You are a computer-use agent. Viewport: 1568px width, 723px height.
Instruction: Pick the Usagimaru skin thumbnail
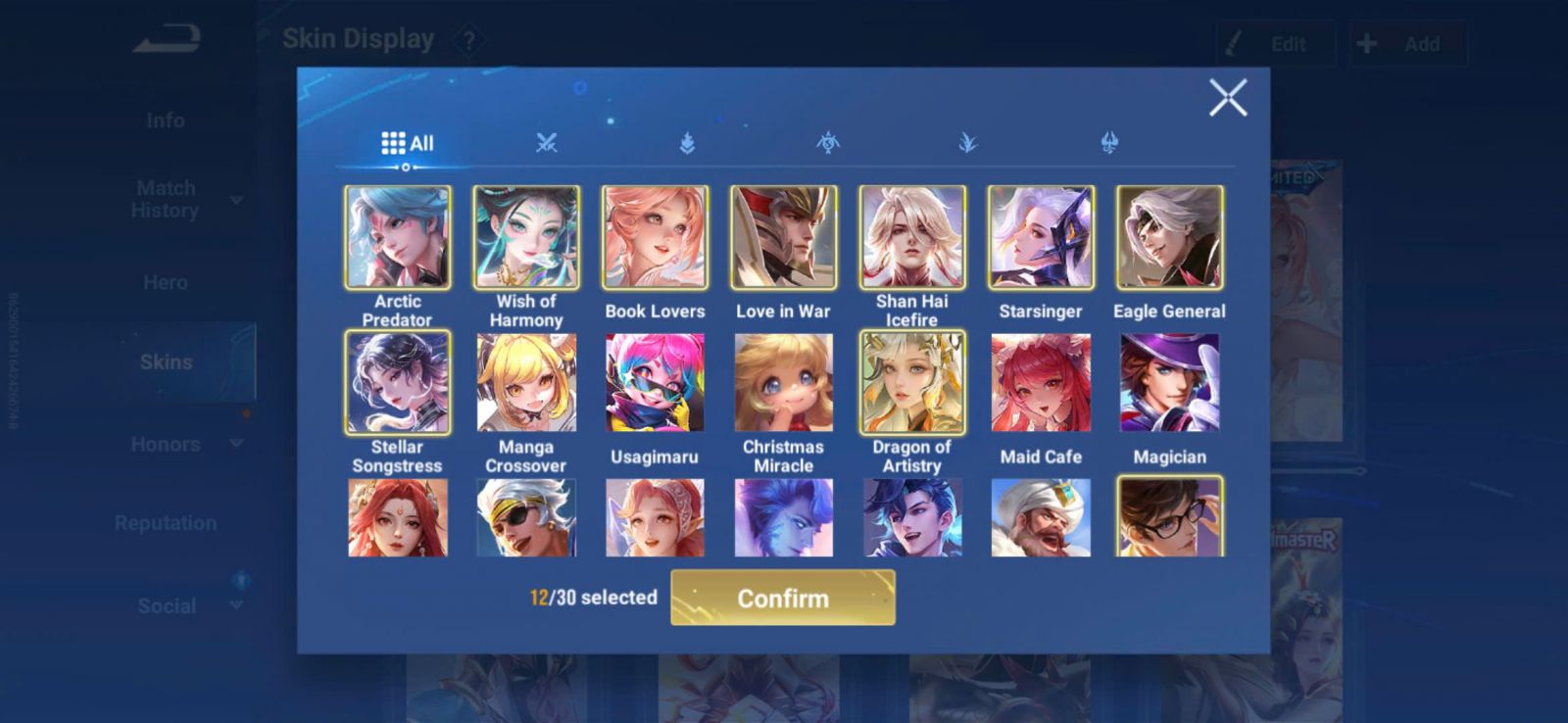[655, 383]
